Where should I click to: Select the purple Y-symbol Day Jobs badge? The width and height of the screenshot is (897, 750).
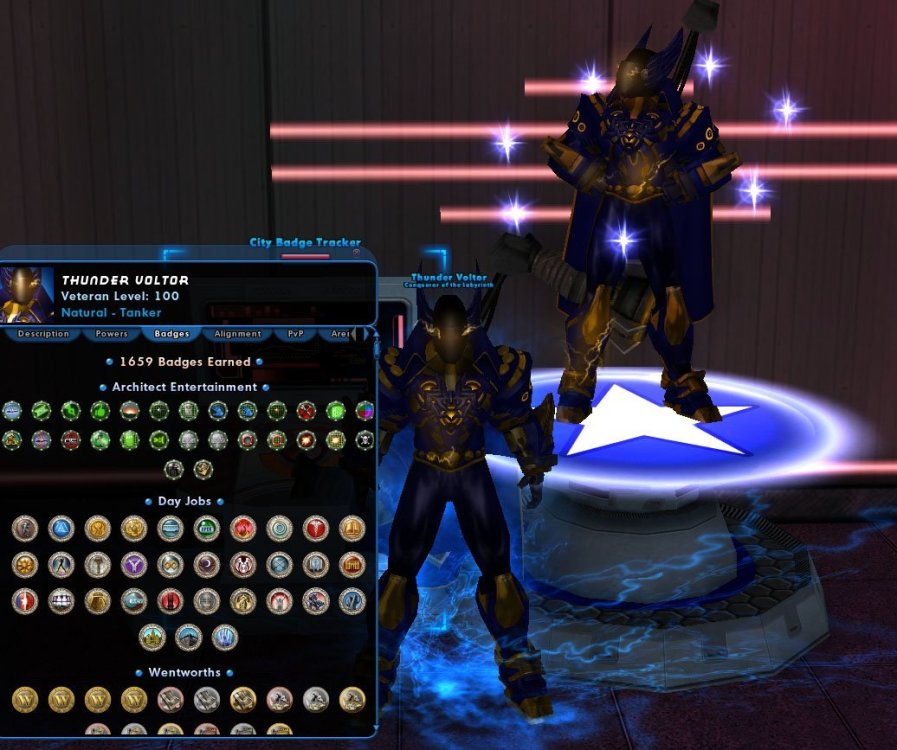pyautogui.click(x=134, y=565)
